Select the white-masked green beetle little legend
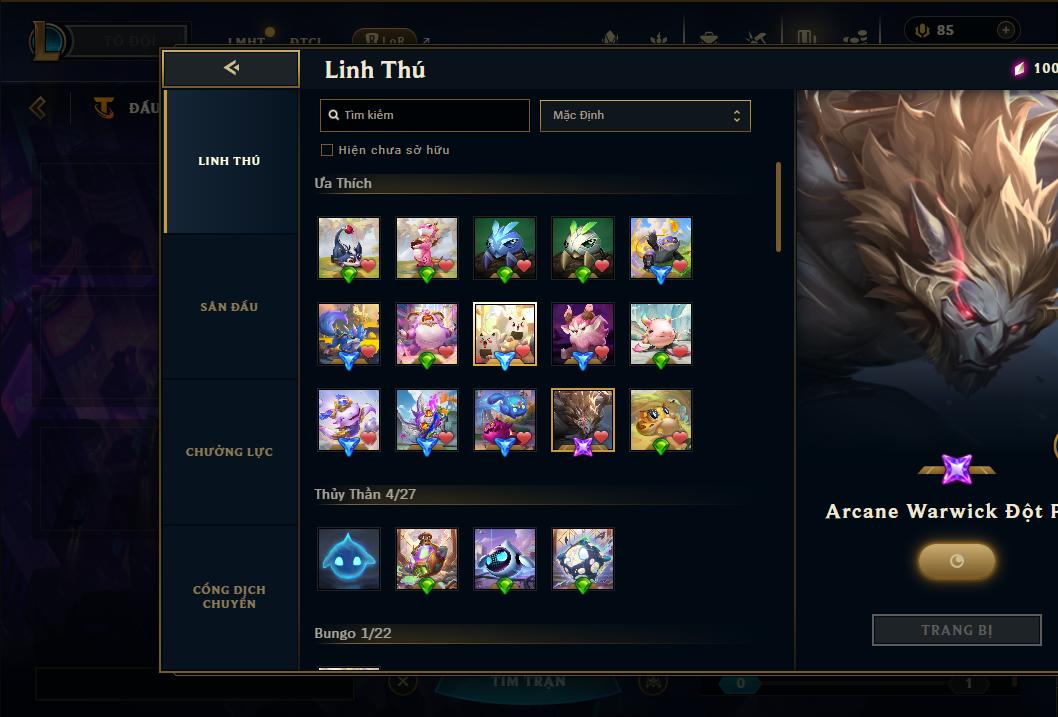This screenshot has width=1058, height=717. click(x=583, y=248)
